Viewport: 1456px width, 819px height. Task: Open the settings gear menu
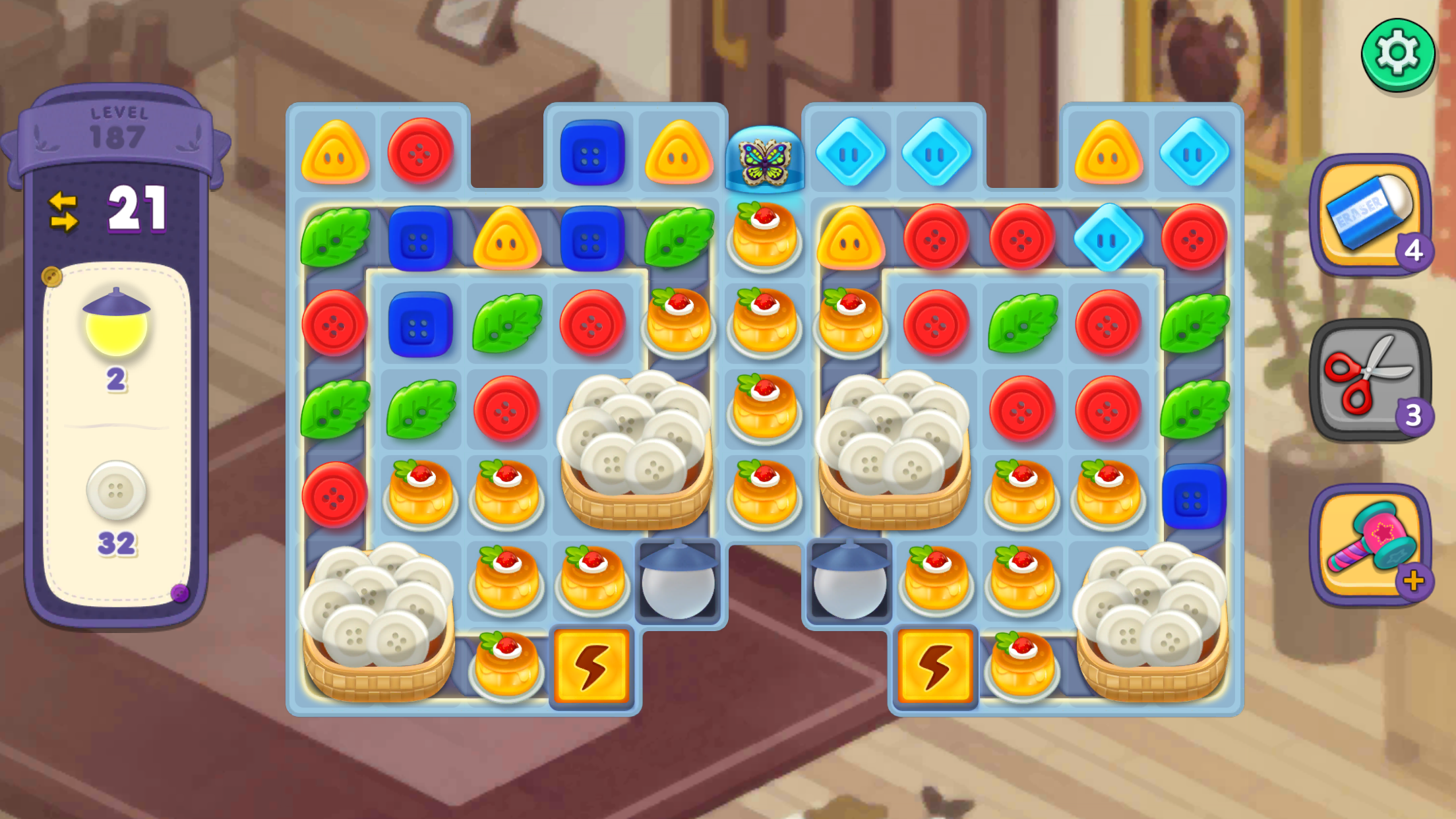click(x=1397, y=54)
